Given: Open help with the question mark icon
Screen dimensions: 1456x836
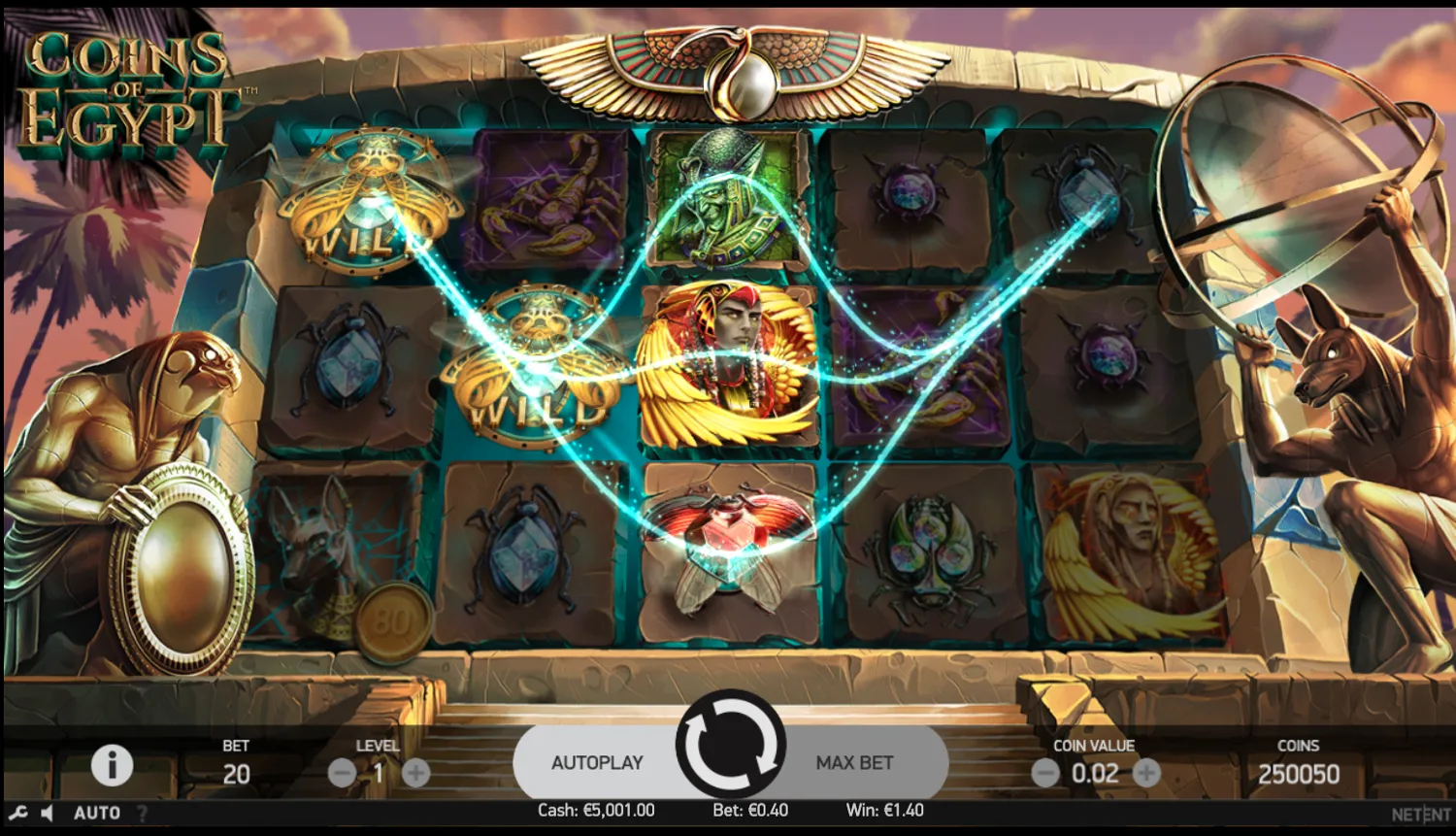Looking at the screenshot, I should tap(142, 814).
